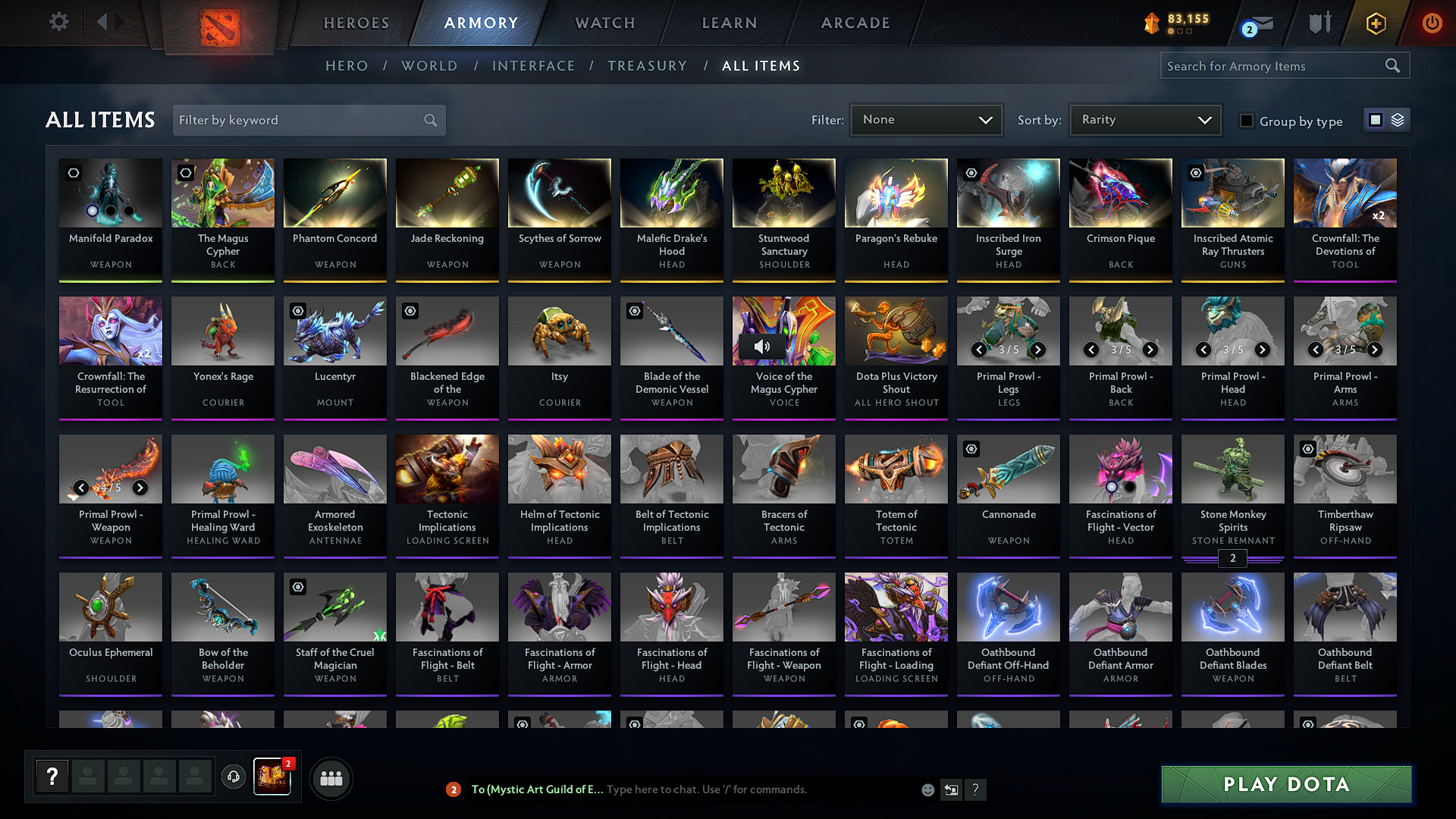Select the Crimson Pique item thumbnail
This screenshot has height=819, width=1456.
coord(1120,193)
